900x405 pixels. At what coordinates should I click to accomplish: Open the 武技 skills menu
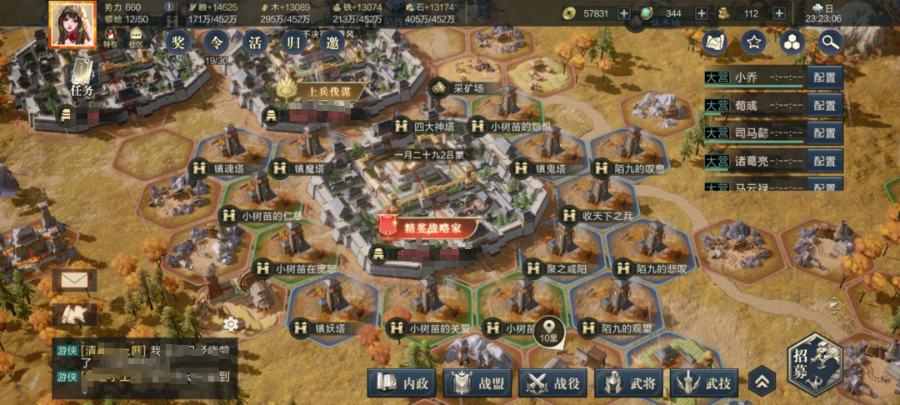[x=706, y=382]
